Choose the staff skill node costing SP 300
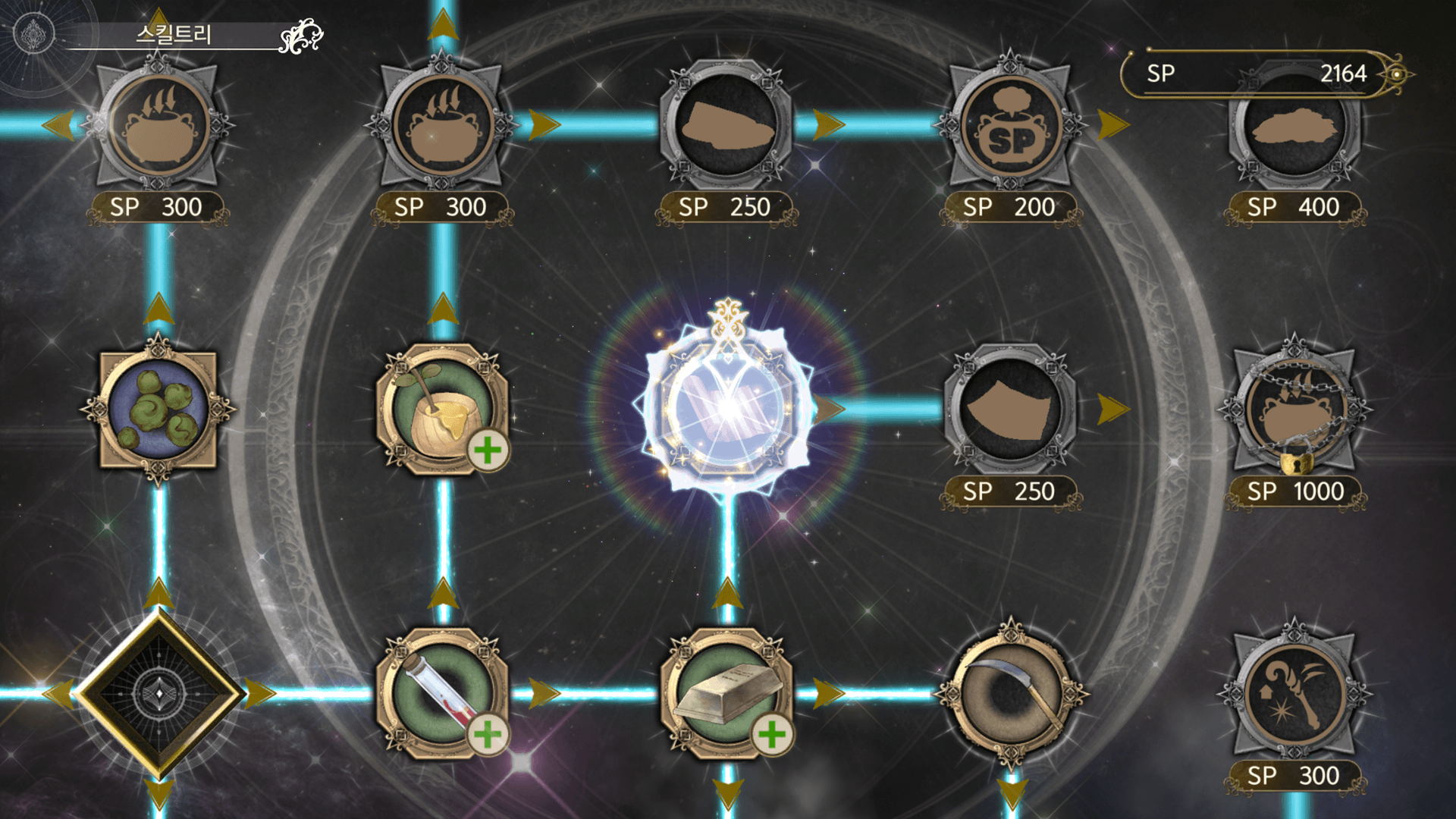Viewport: 1456px width, 819px height. (x=1294, y=694)
